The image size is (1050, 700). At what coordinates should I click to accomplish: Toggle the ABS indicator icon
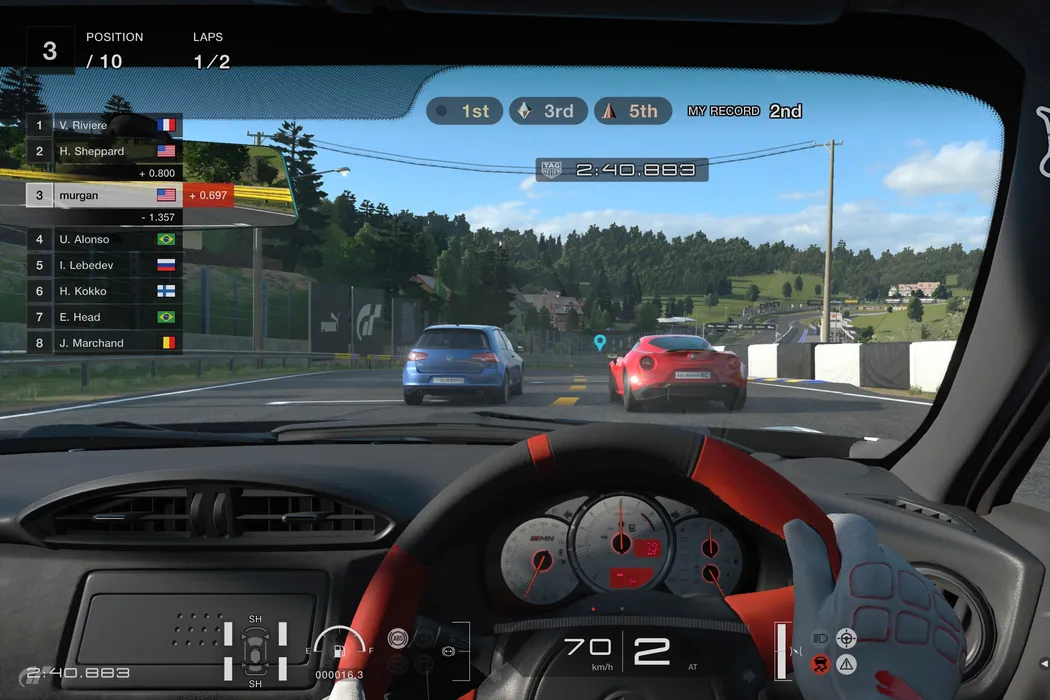coord(398,638)
